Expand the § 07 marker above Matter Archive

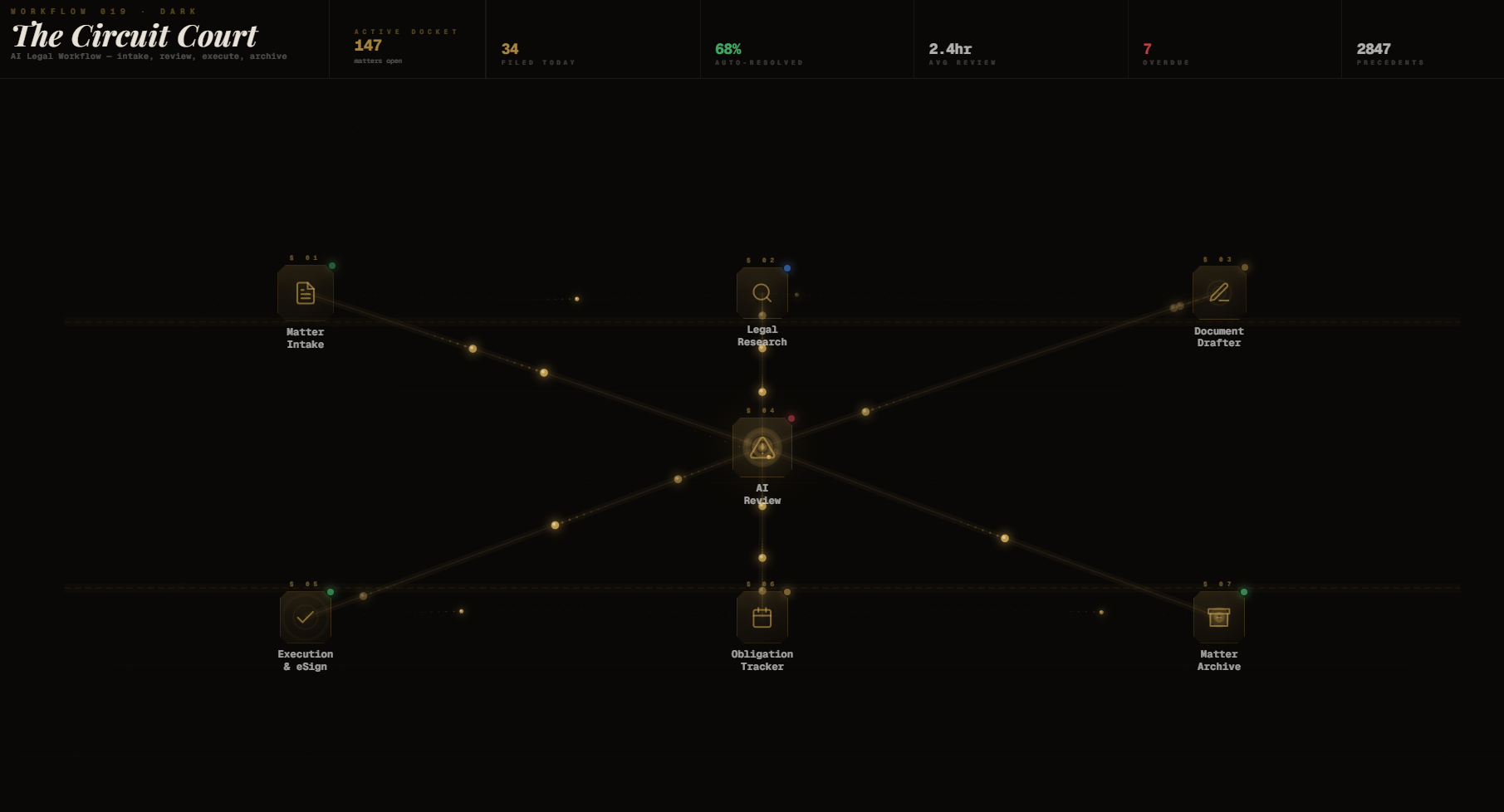click(1217, 584)
